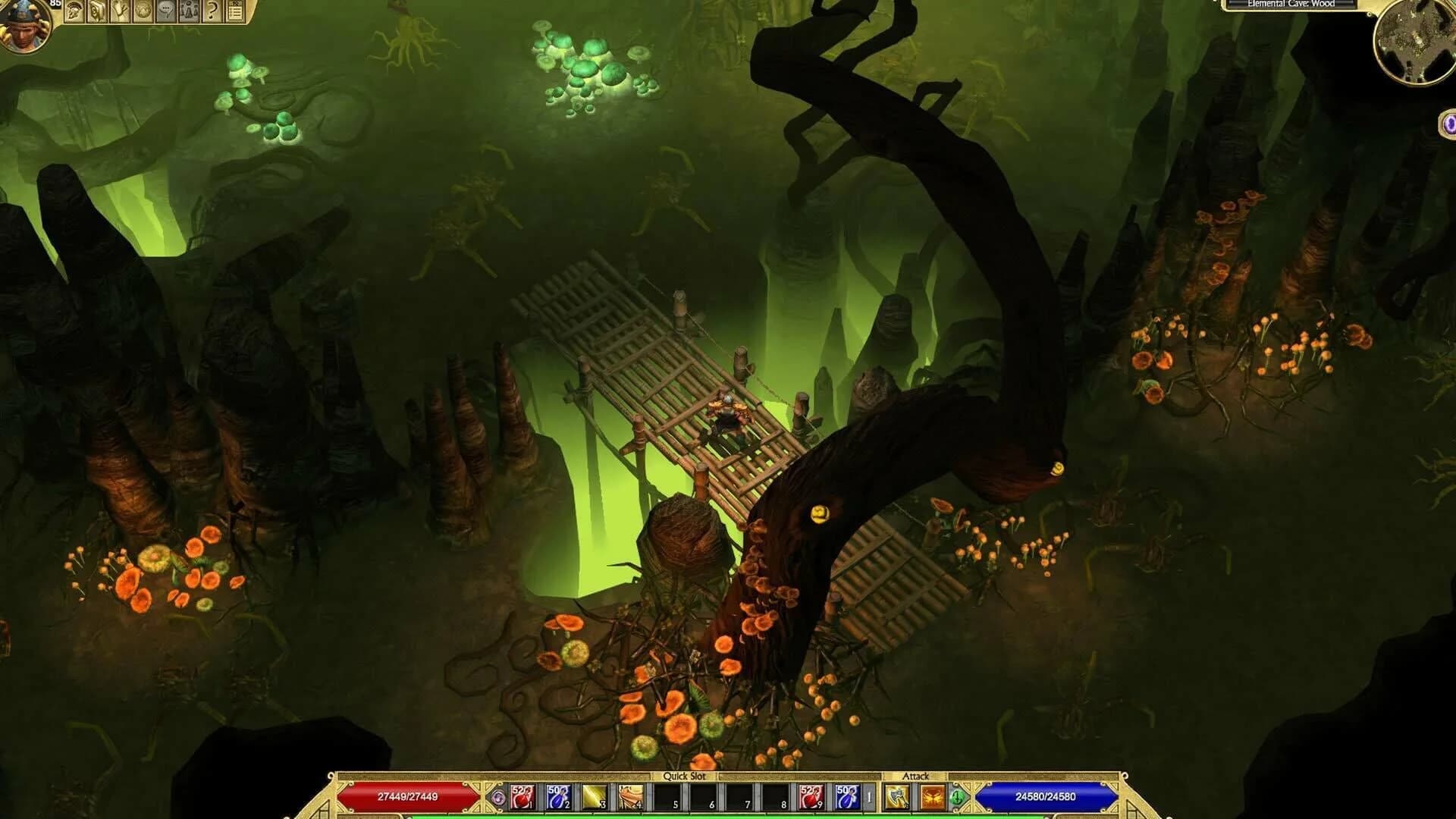Select the golden item in quick slot 3
The width and height of the screenshot is (1456, 819).
(595, 796)
